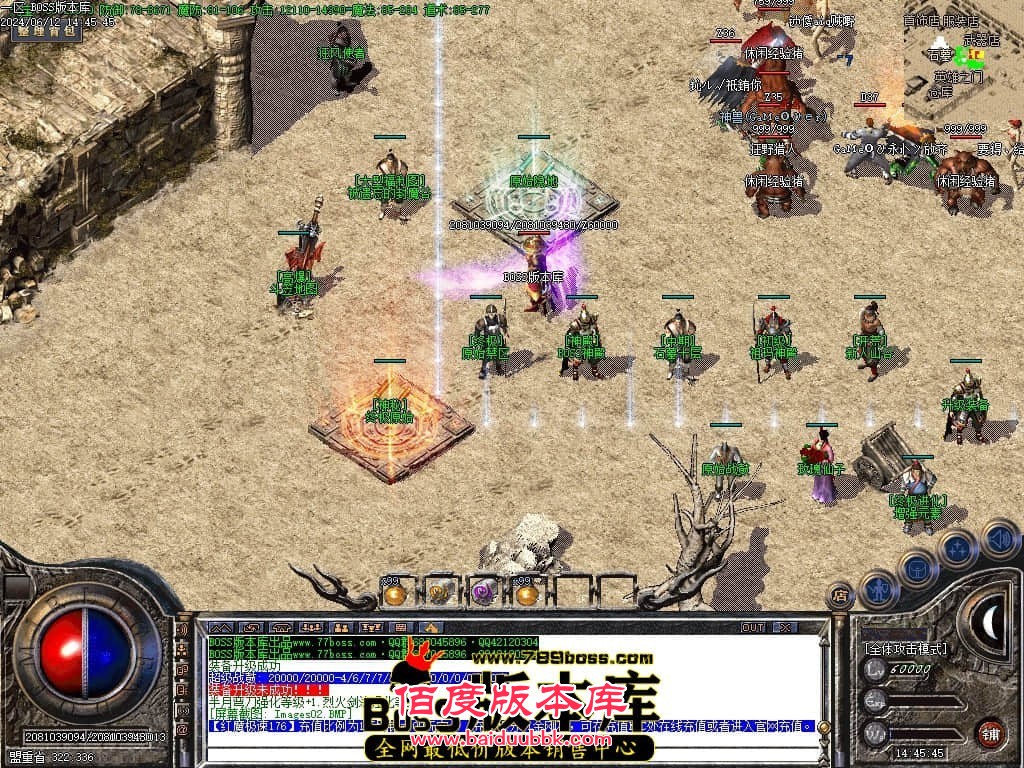Click the 整理背包 tidy-bag button

pyautogui.click(x=46, y=30)
